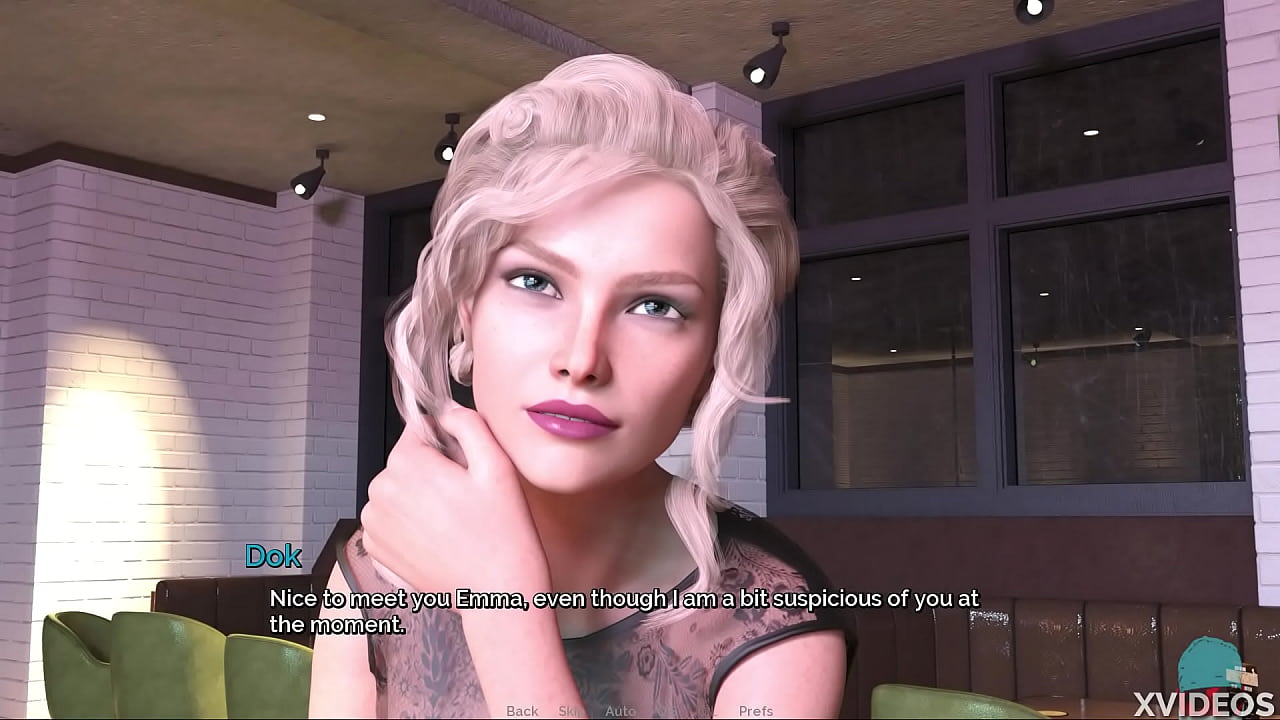Viewport: 1280px width, 720px height.
Task: Enable auto-advance from the quick menu
Action: point(621,710)
